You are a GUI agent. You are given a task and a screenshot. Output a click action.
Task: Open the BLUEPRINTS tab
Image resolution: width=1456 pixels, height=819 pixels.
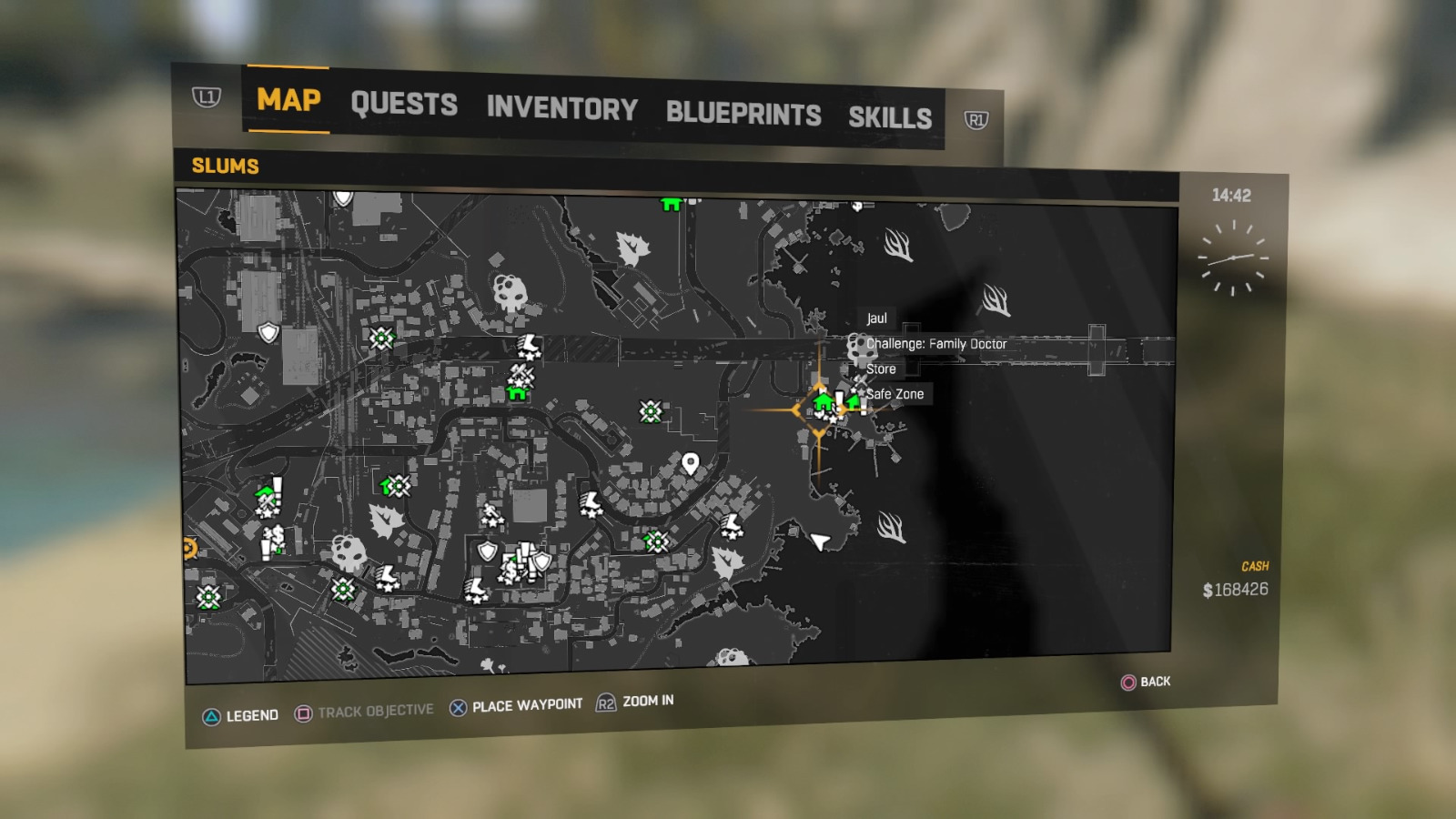[743, 113]
